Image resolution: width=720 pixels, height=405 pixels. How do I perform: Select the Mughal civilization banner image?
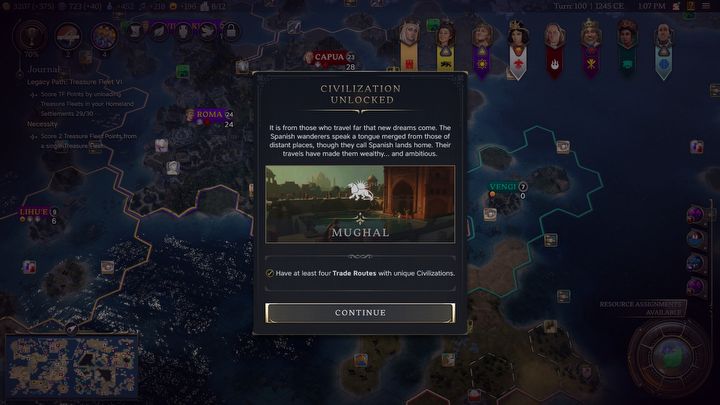tap(360, 204)
